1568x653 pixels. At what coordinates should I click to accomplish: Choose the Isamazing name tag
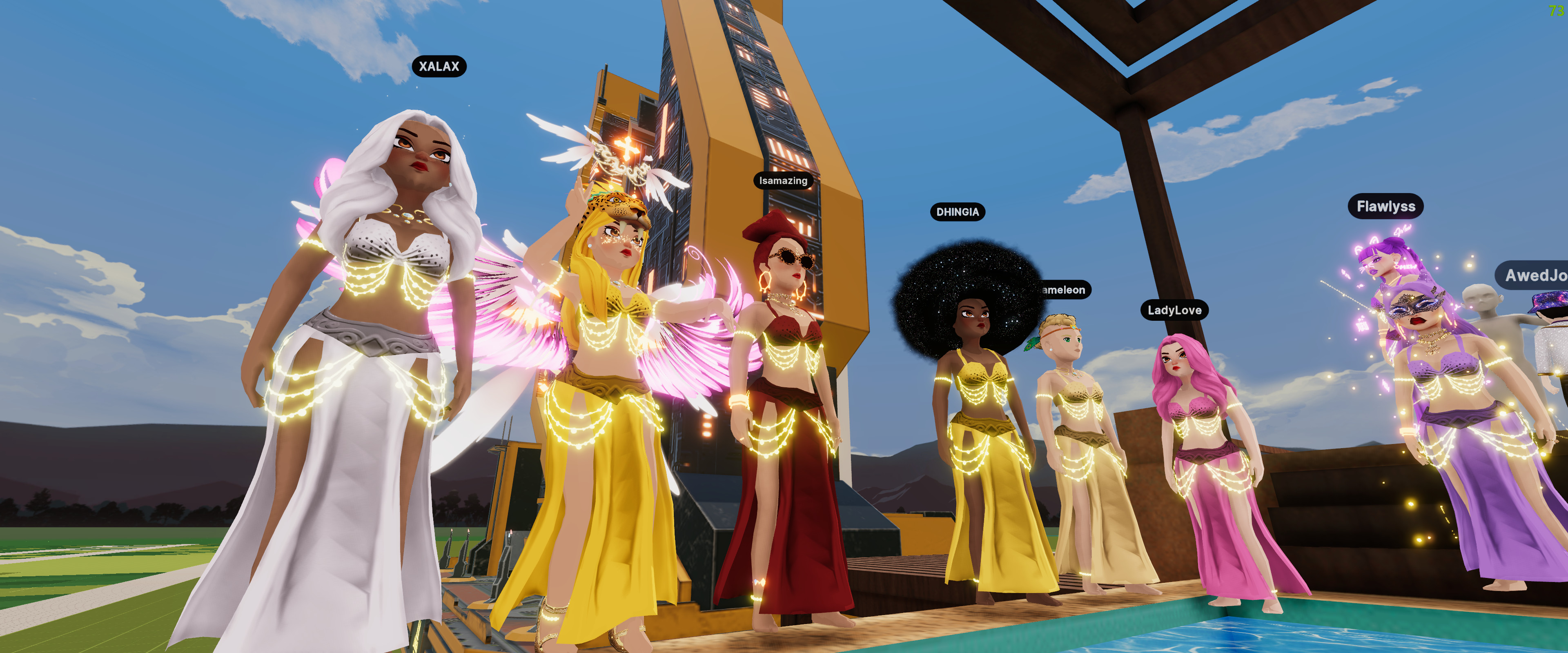pos(783,181)
